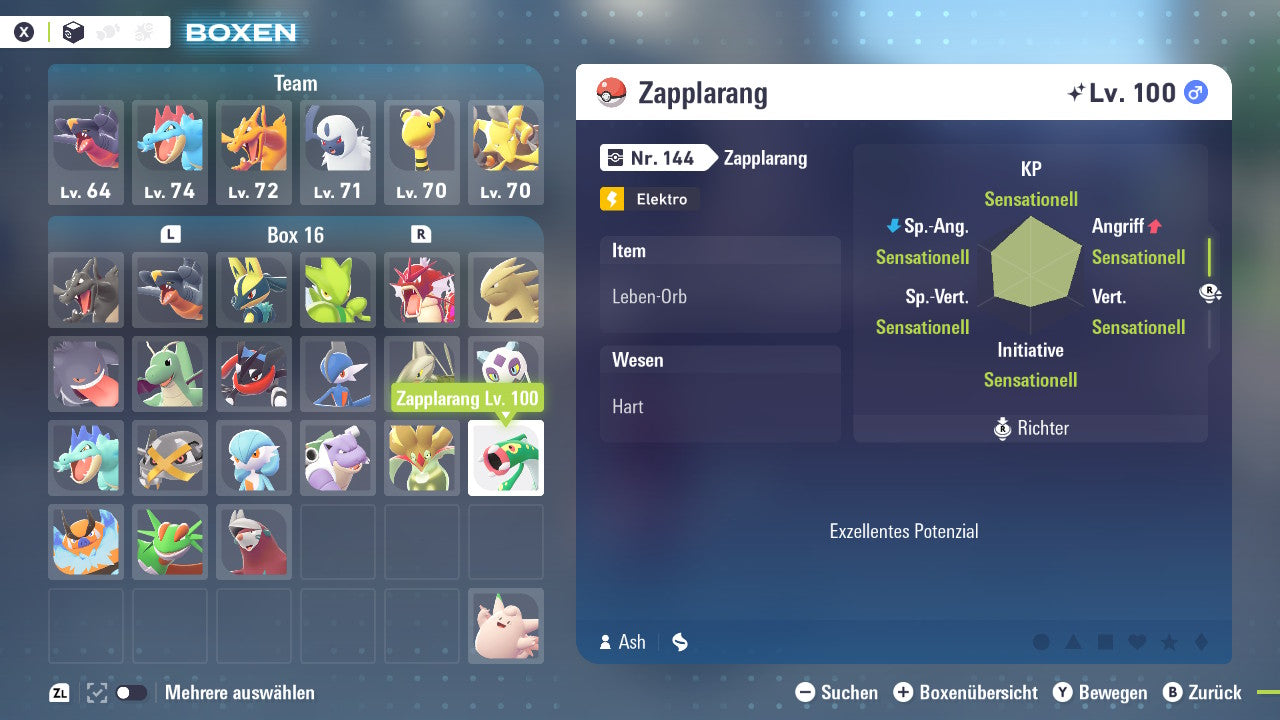
Task: Click the L button to view previous box
Action: coord(170,235)
